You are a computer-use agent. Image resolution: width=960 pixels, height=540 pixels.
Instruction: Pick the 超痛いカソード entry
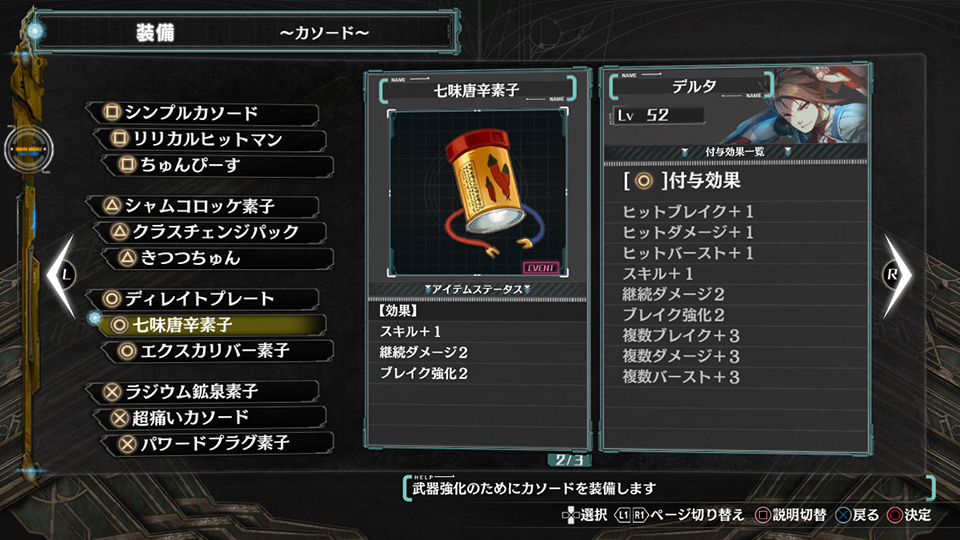(x=210, y=417)
